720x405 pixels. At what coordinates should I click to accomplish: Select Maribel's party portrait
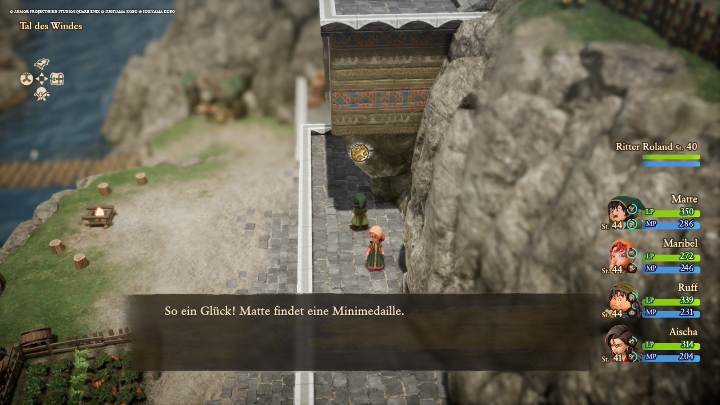pos(622,256)
